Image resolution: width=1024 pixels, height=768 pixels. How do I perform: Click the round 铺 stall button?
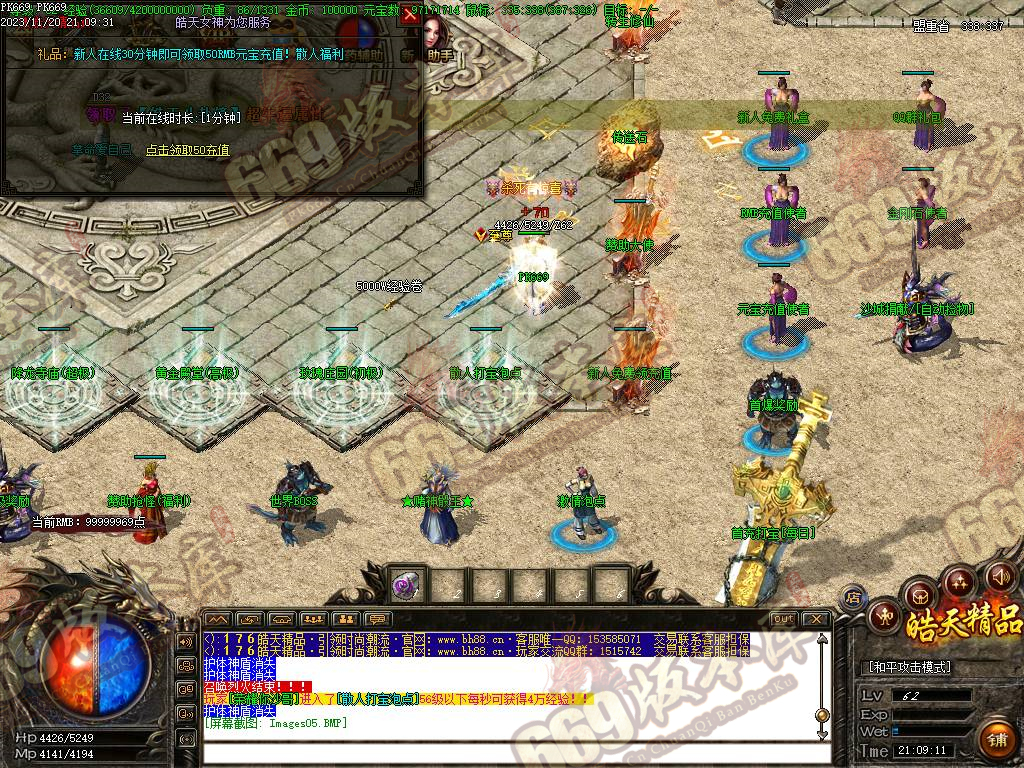pos(995,739)
